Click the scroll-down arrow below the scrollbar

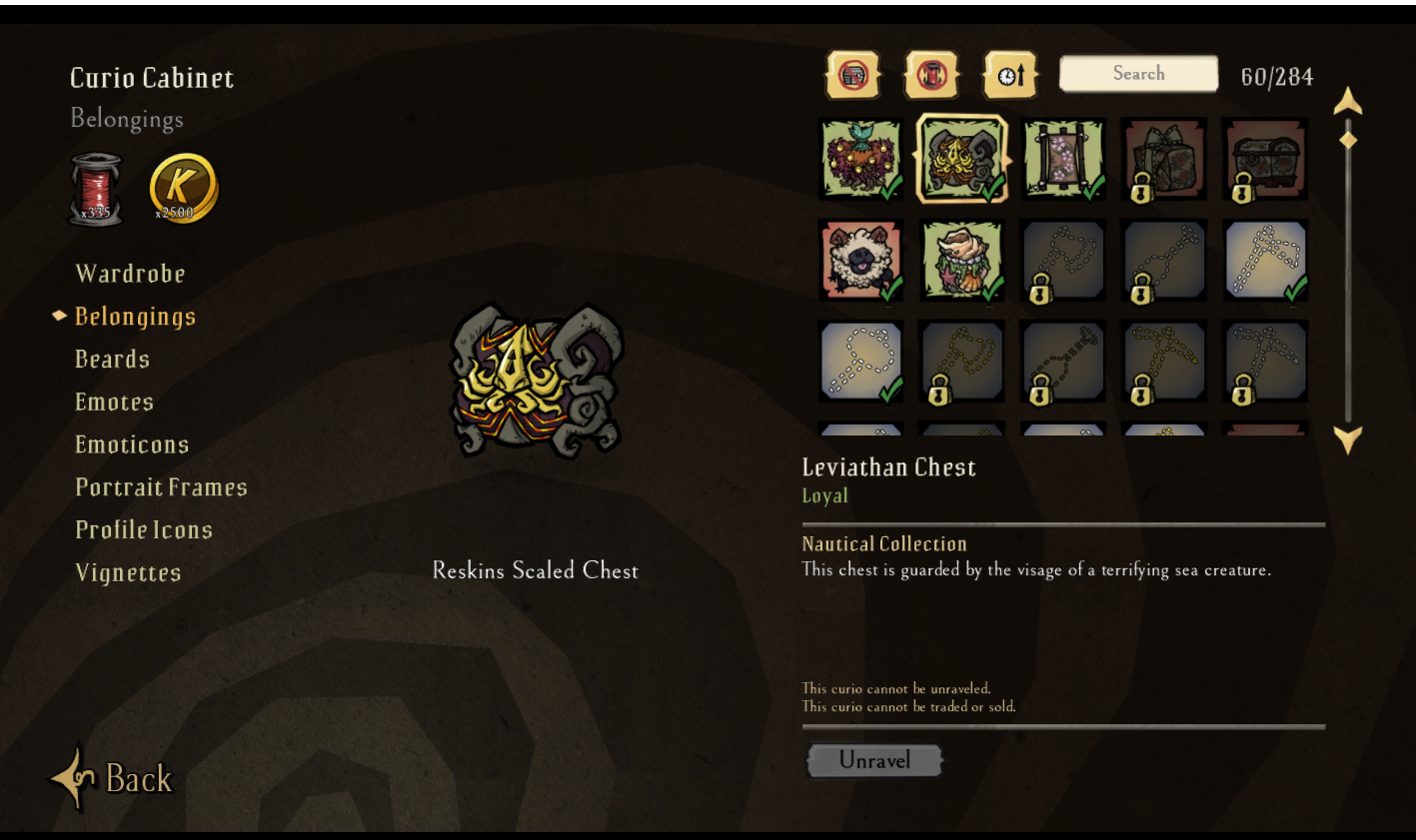click(x=1347, y=437)
